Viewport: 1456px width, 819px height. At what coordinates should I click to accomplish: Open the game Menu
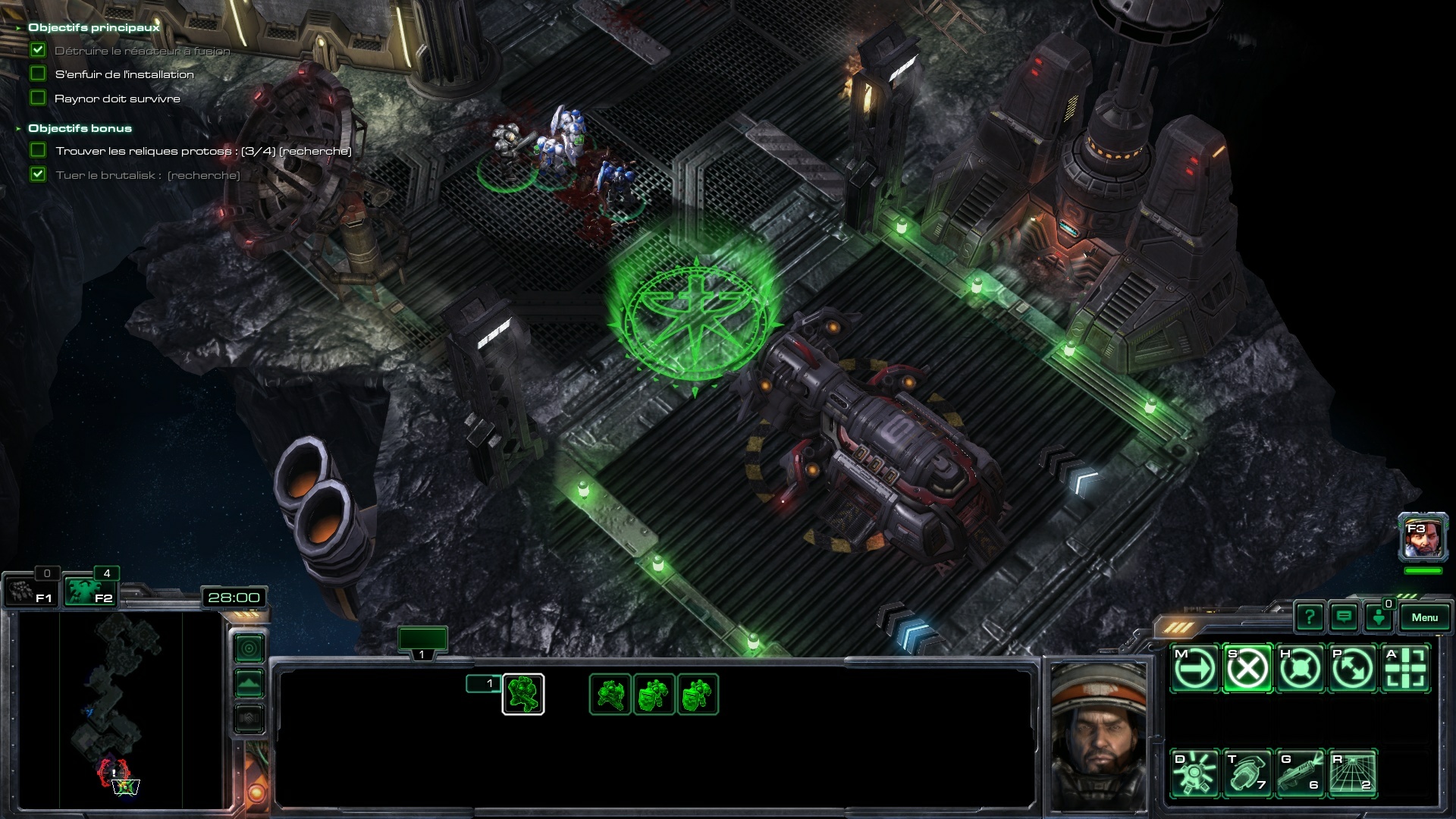pyautogui.click(x=1424, y=617)
